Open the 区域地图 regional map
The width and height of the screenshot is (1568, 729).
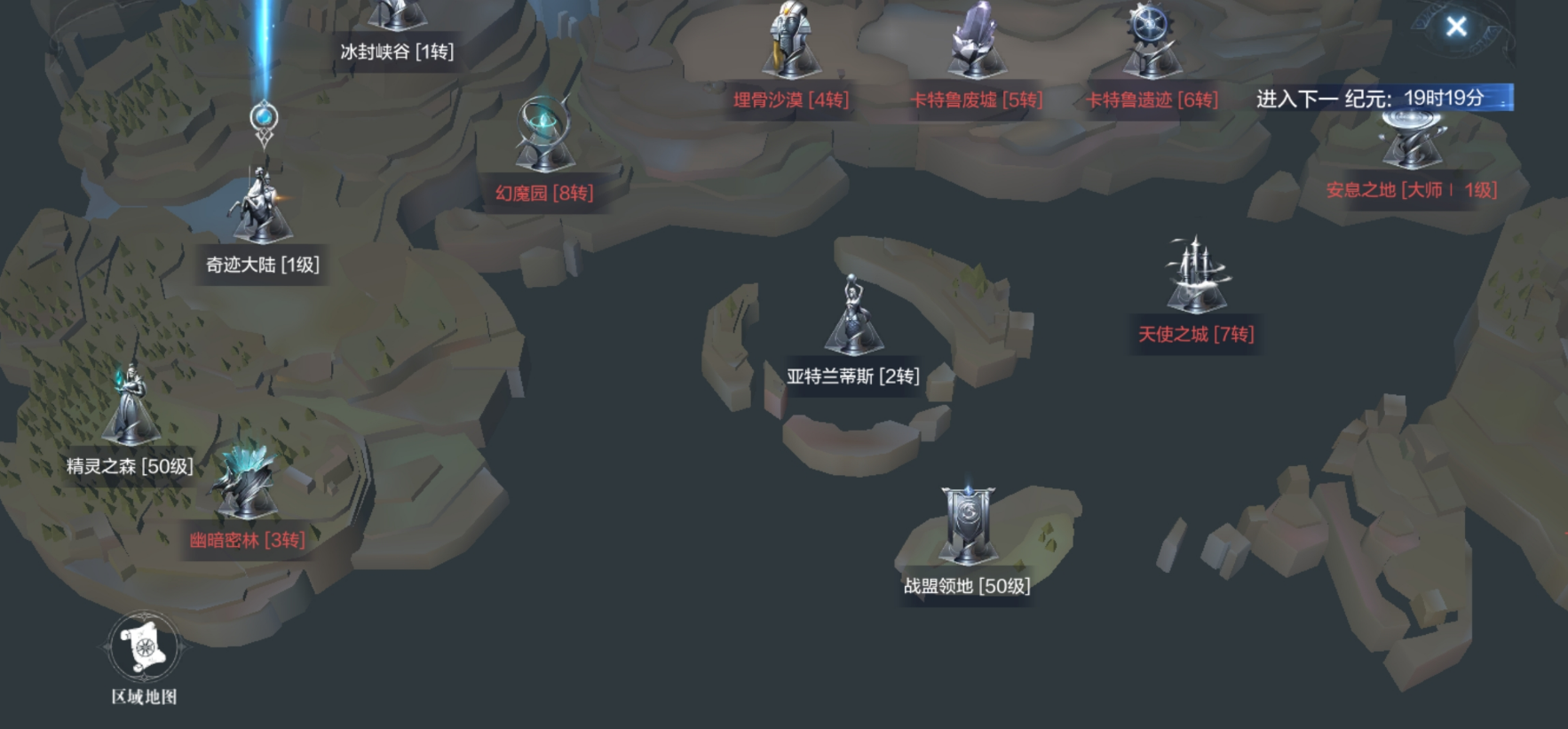pos(144,647)
